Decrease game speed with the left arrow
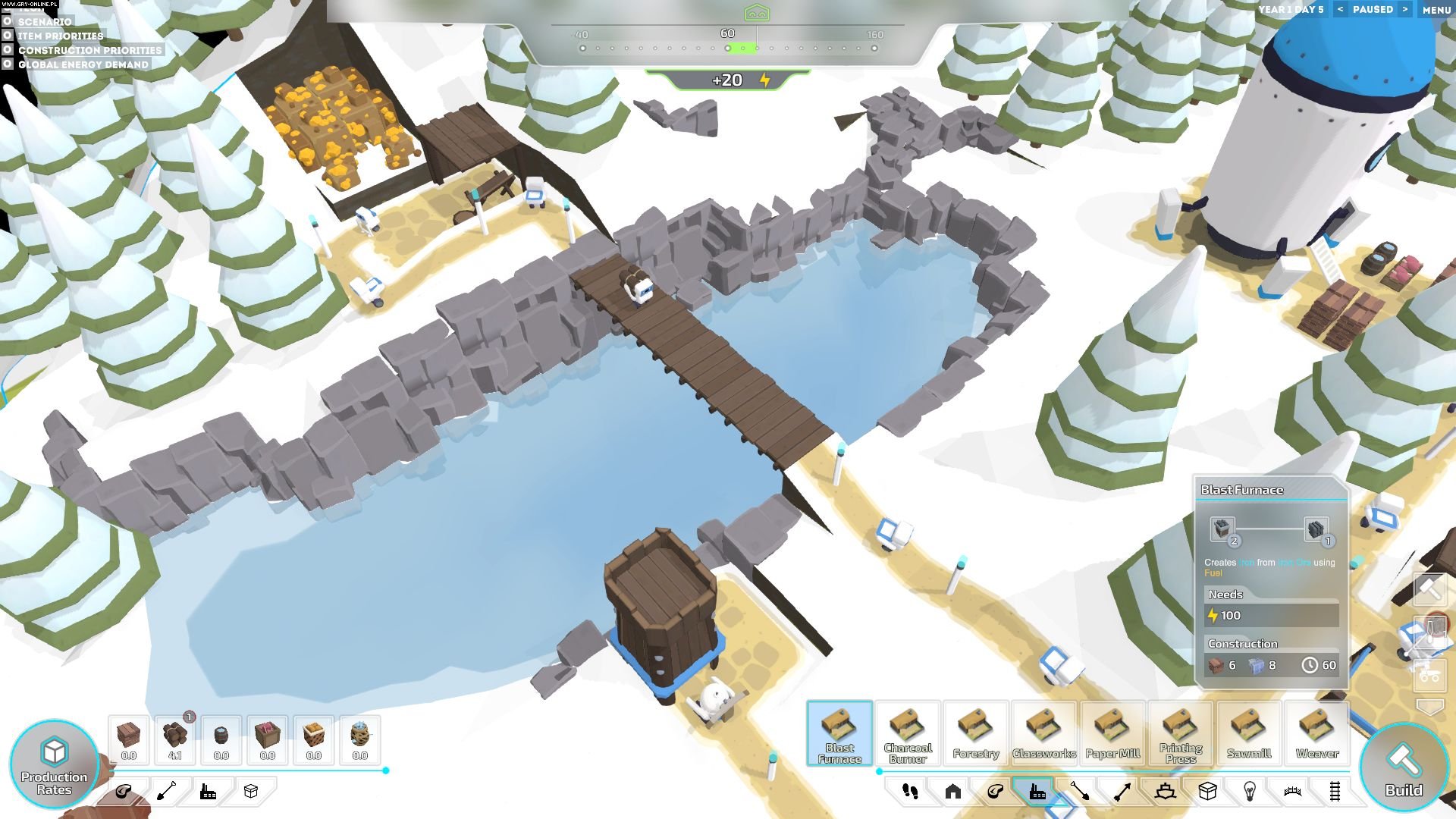This screenshot has width=1456, height=819. pos(1341,9)
